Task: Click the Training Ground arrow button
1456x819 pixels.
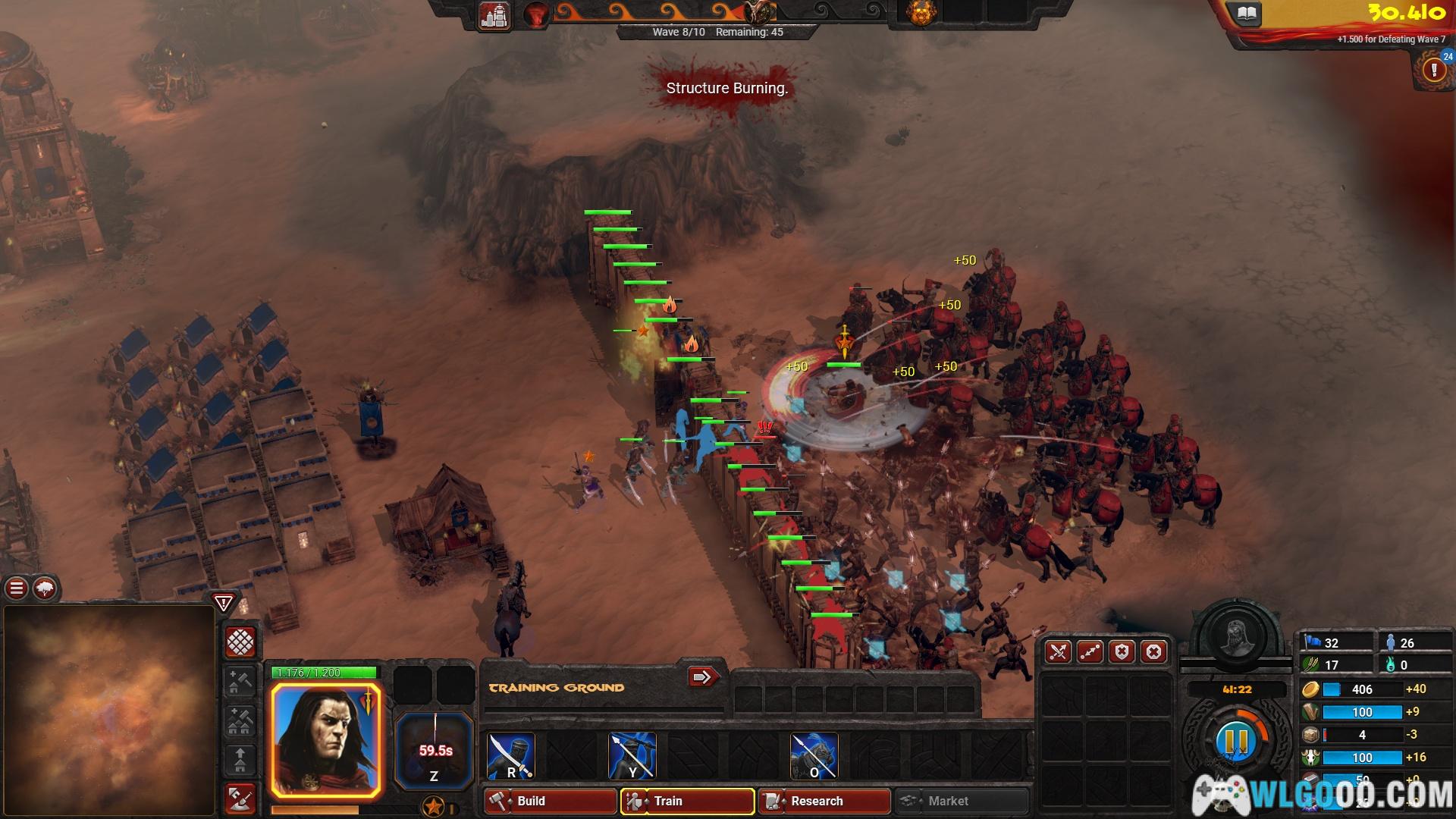Action: click(x=702, y=676)
